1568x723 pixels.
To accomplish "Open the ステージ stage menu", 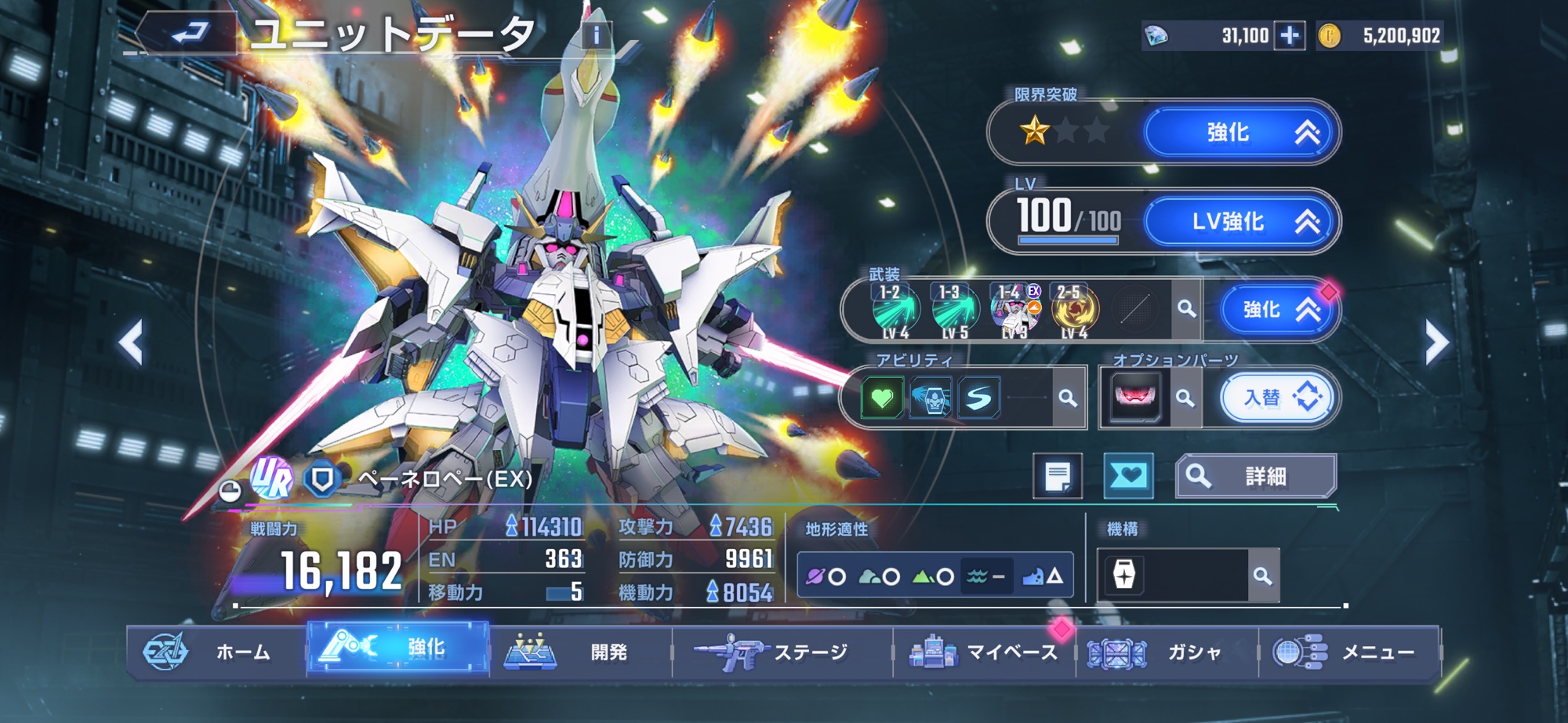I will 782,652.
